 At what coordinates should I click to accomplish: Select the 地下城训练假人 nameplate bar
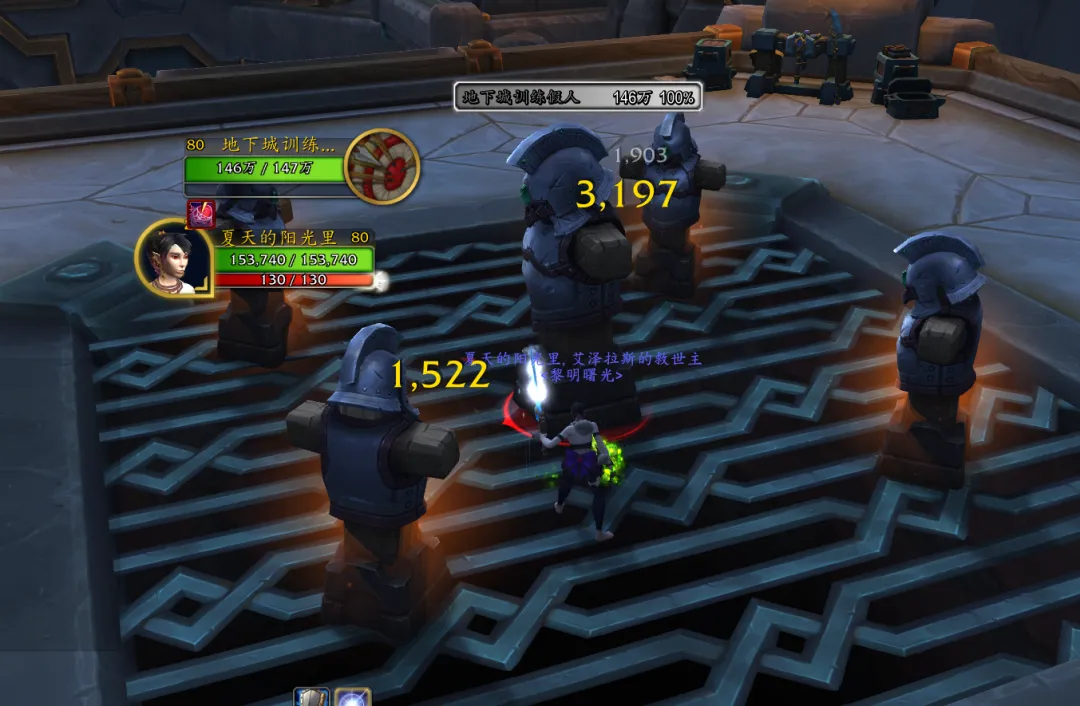tap(578, 97)
